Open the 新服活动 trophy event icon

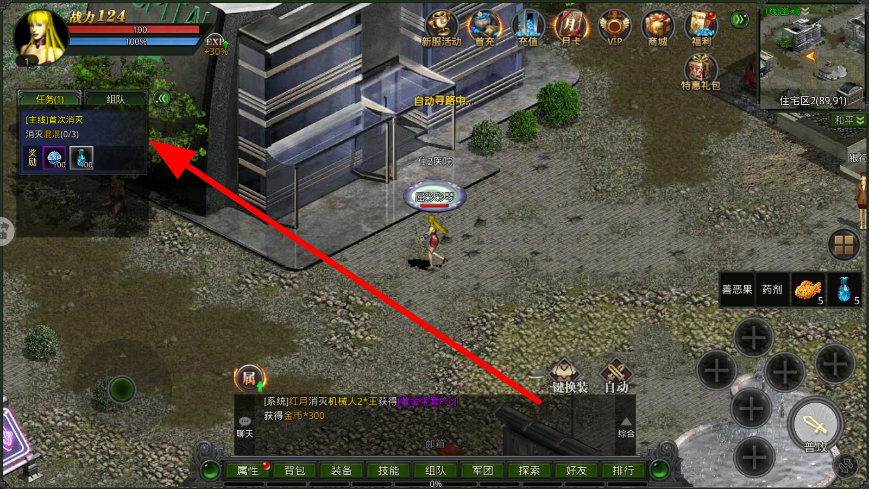[441, 26]
